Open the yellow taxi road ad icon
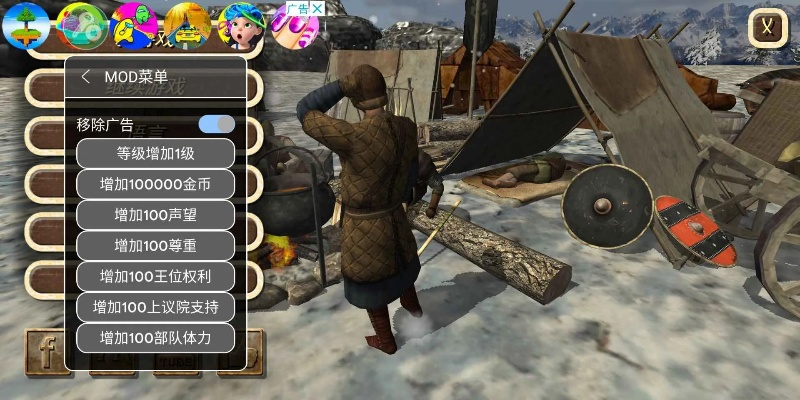Image resolution: width=800 pixels, height=400 pixels. (187, 25)
